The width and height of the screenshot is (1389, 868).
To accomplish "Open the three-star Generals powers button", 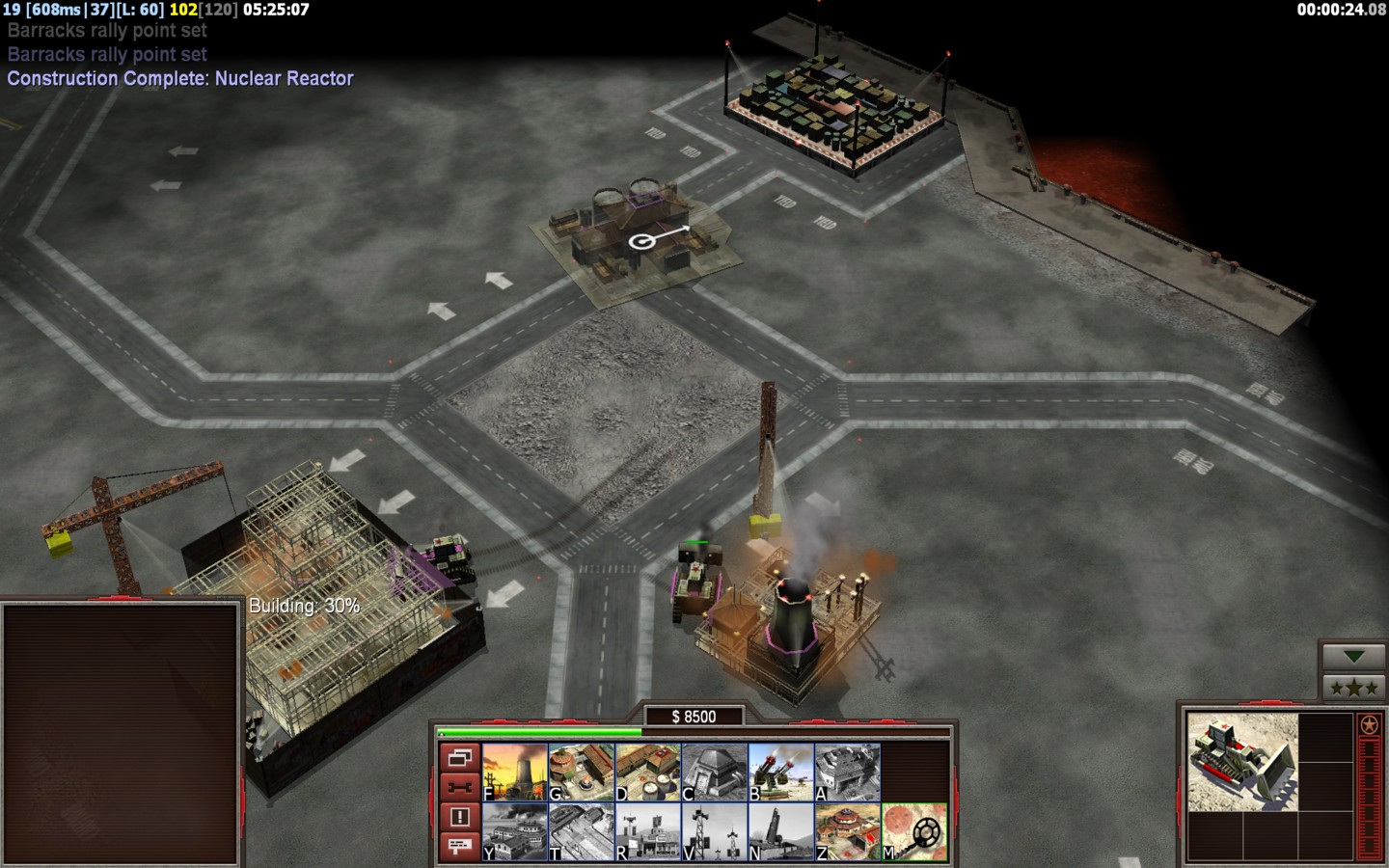I will point(1353,688).
